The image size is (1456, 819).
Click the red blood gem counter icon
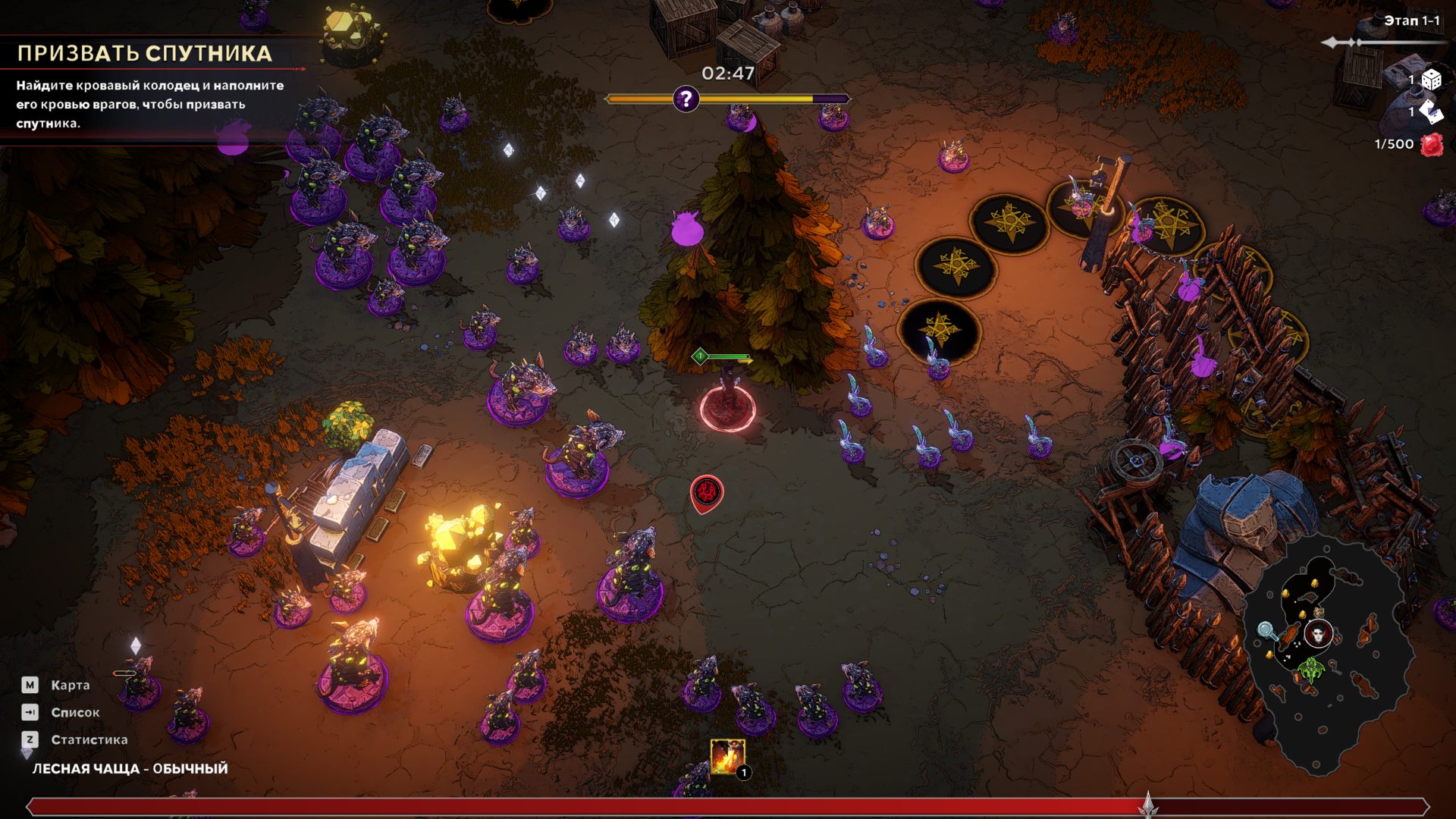1432,144
